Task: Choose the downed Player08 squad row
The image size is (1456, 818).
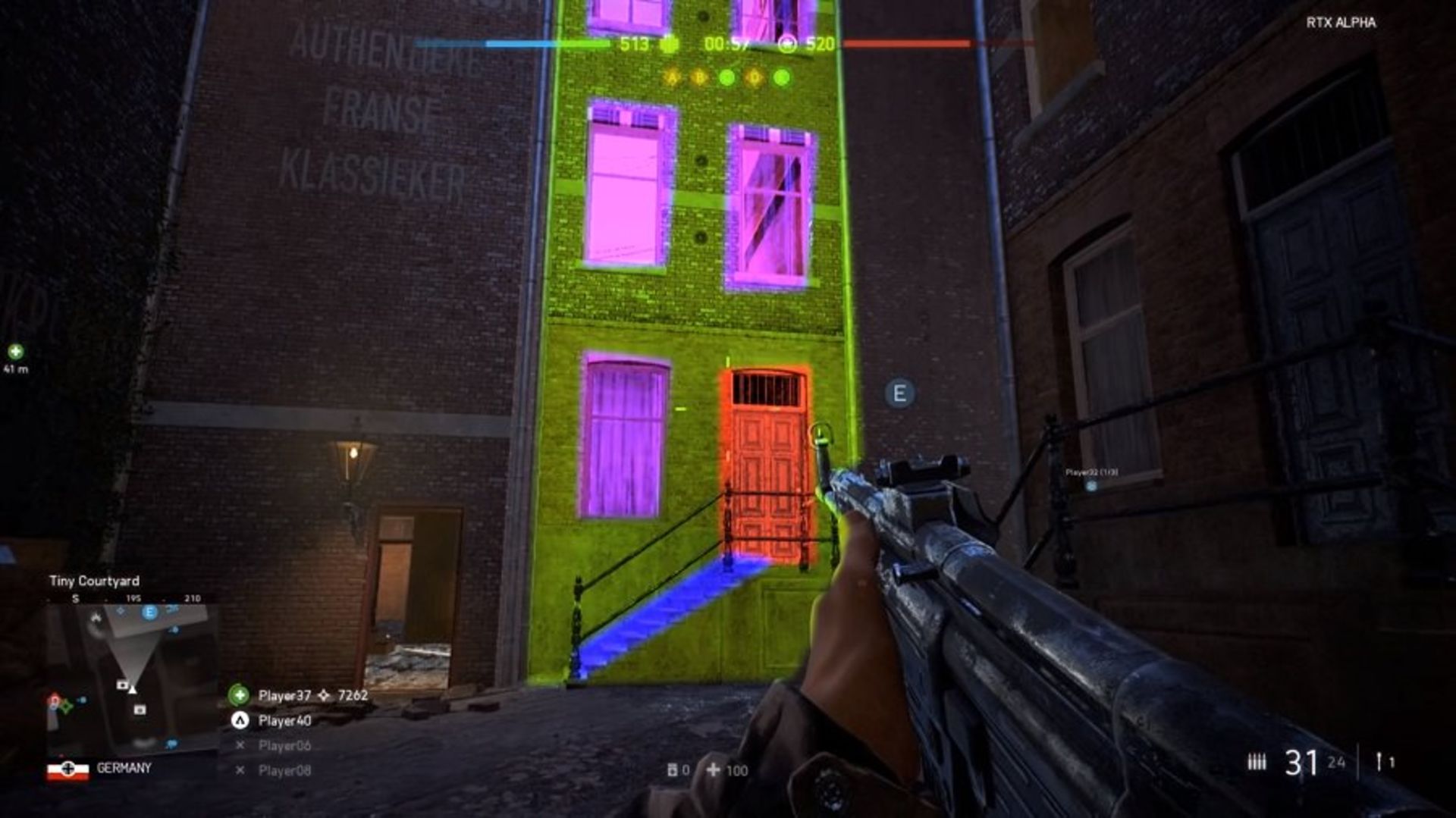Action: point(284,770)
